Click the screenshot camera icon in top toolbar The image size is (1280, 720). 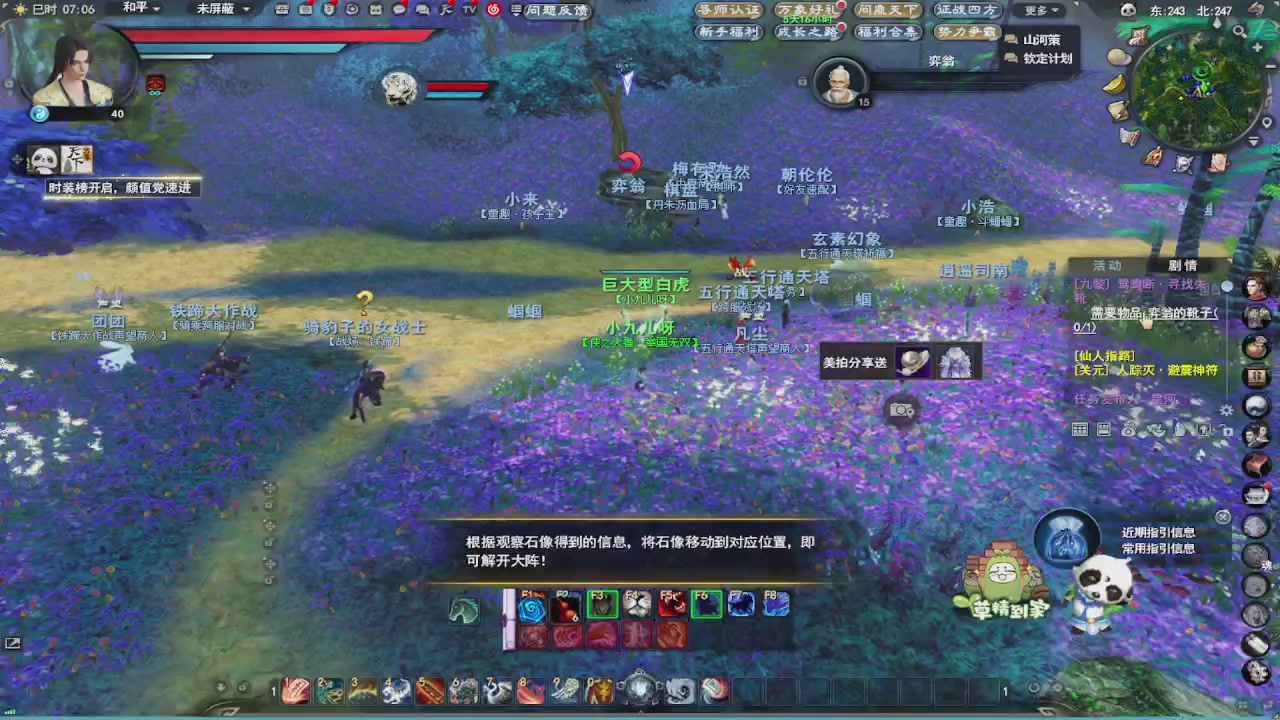point(306,10)
